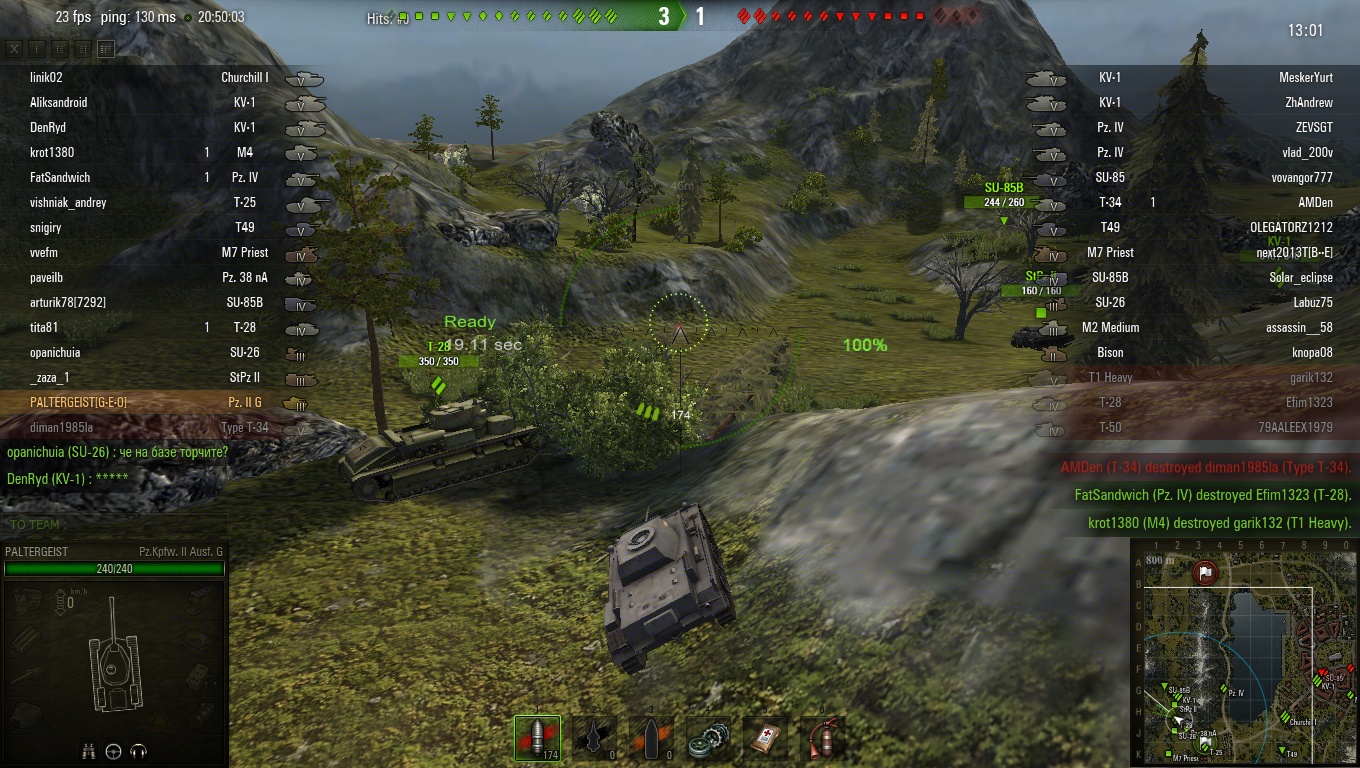This screenshot has width=1360, height=768.
Task: Click the steering wheel icon on damage panel
Action: [x=113, y=751]
